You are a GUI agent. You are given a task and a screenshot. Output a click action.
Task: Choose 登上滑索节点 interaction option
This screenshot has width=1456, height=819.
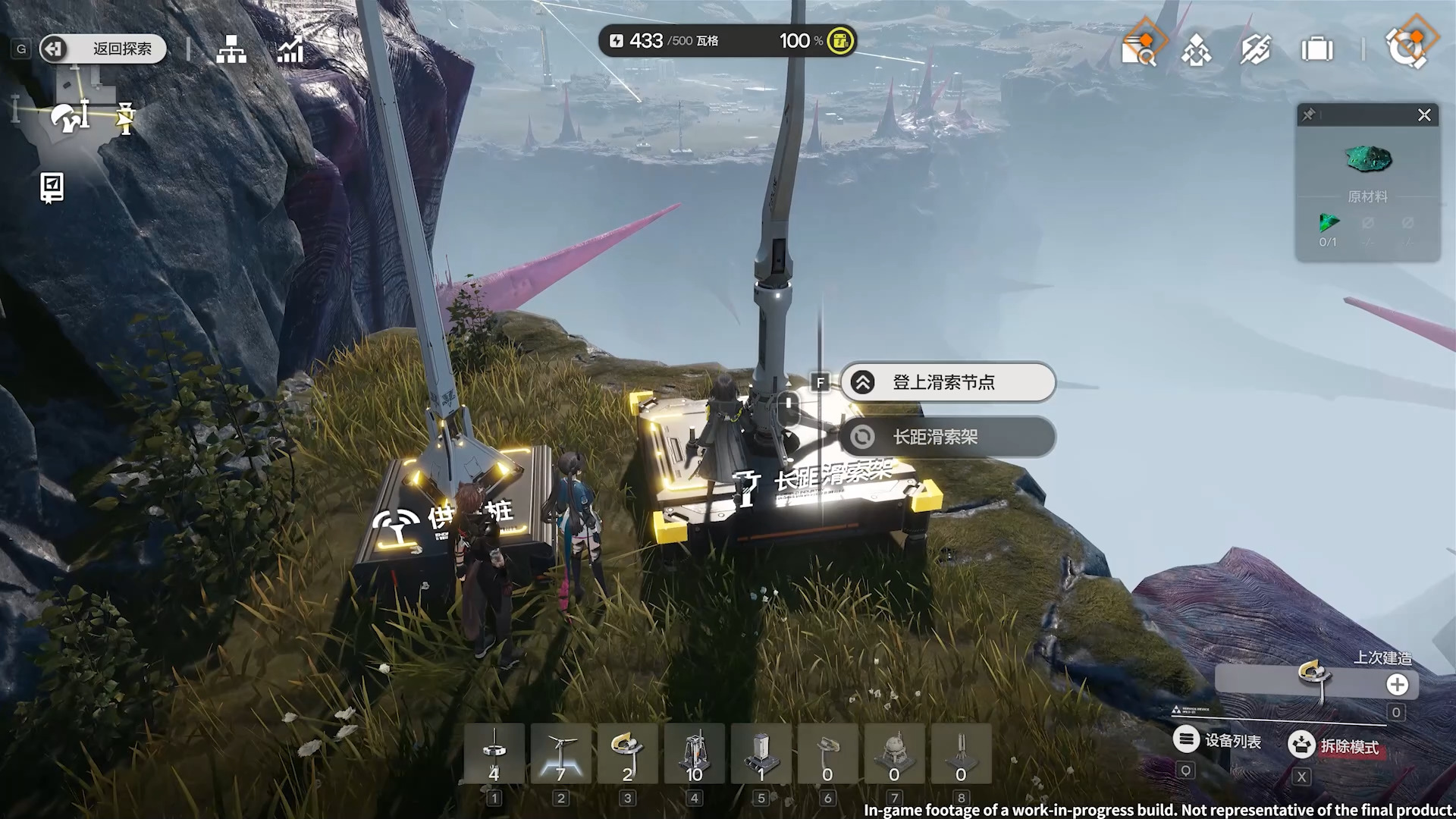pos(947,382)
